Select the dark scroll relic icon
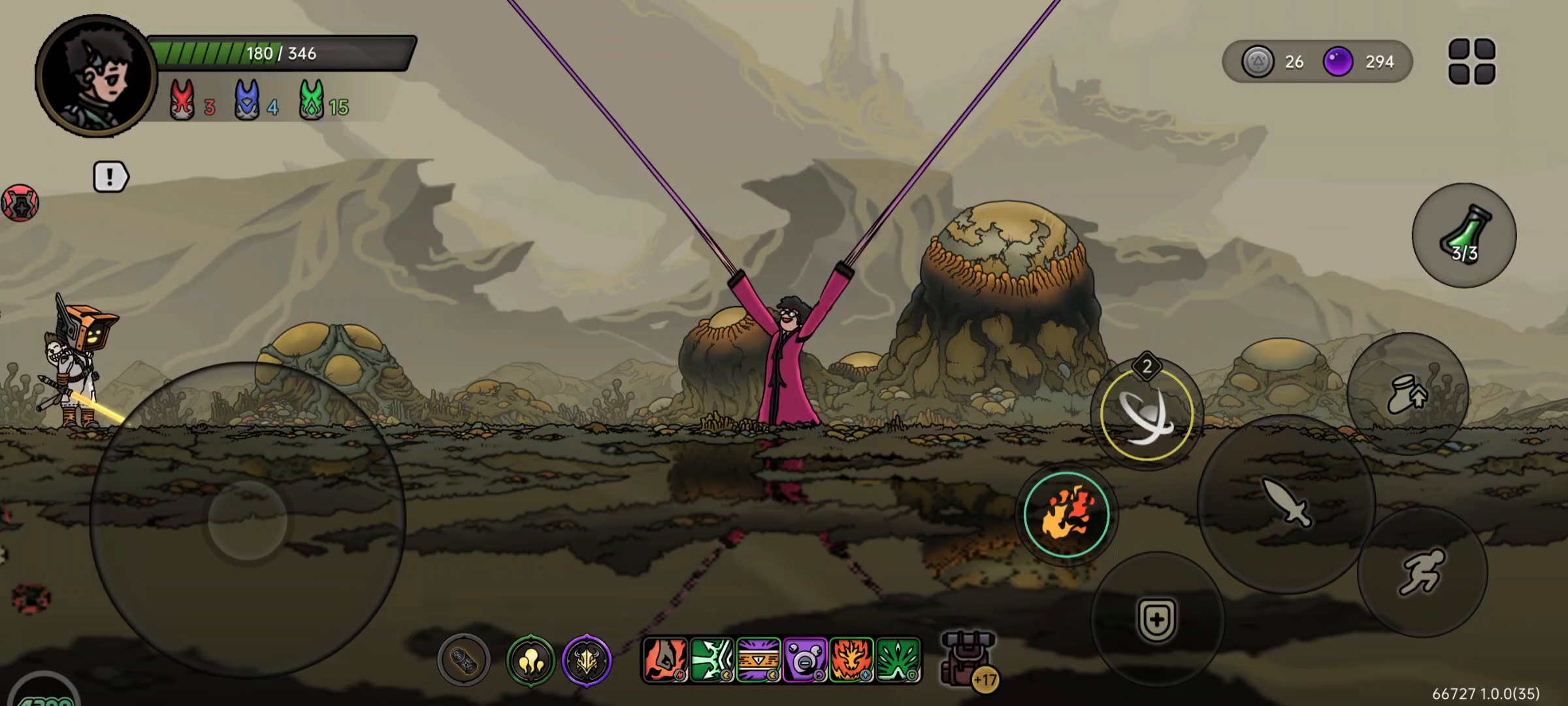This screenshot has width=1568, height=706. coord(464,662)
